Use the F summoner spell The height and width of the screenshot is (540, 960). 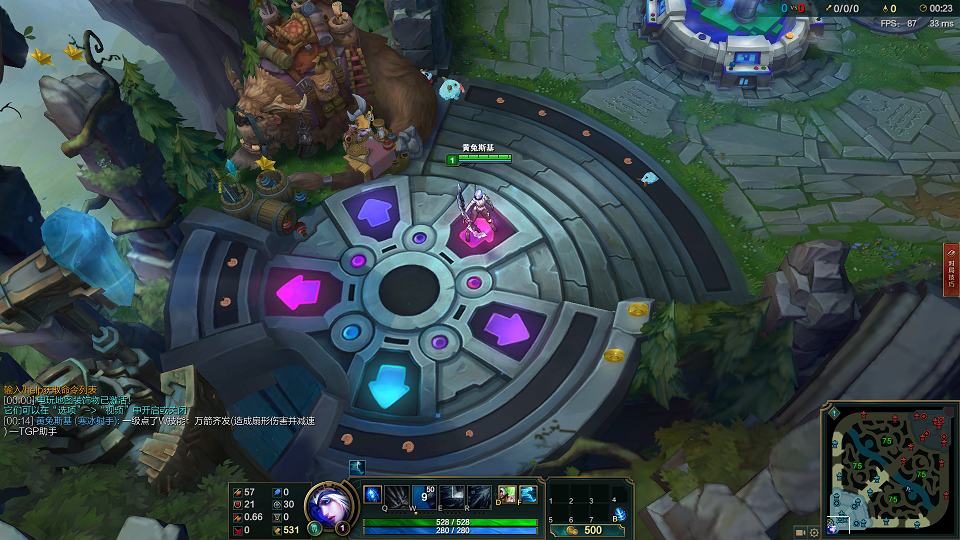click(528, 494)
